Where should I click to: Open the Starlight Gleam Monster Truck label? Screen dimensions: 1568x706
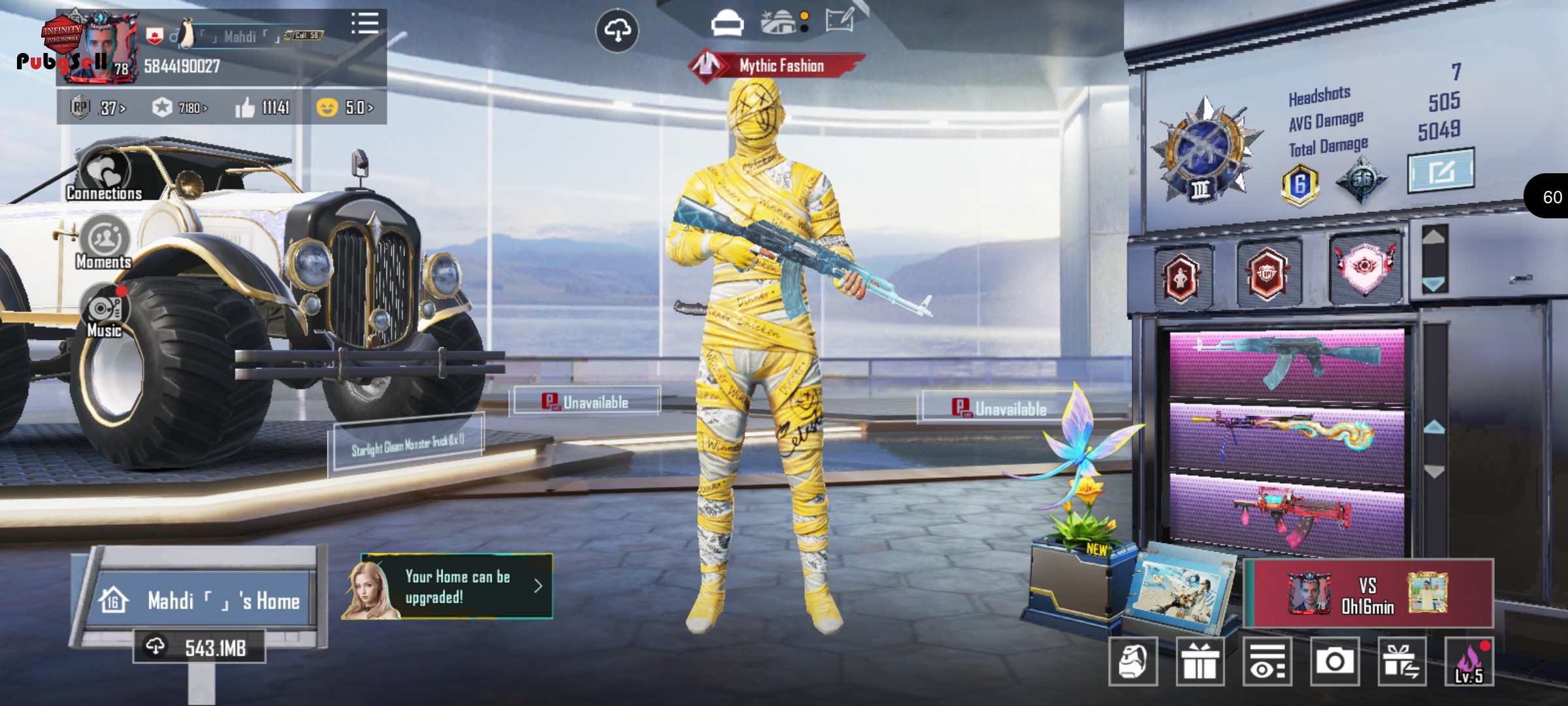[408, 444]
